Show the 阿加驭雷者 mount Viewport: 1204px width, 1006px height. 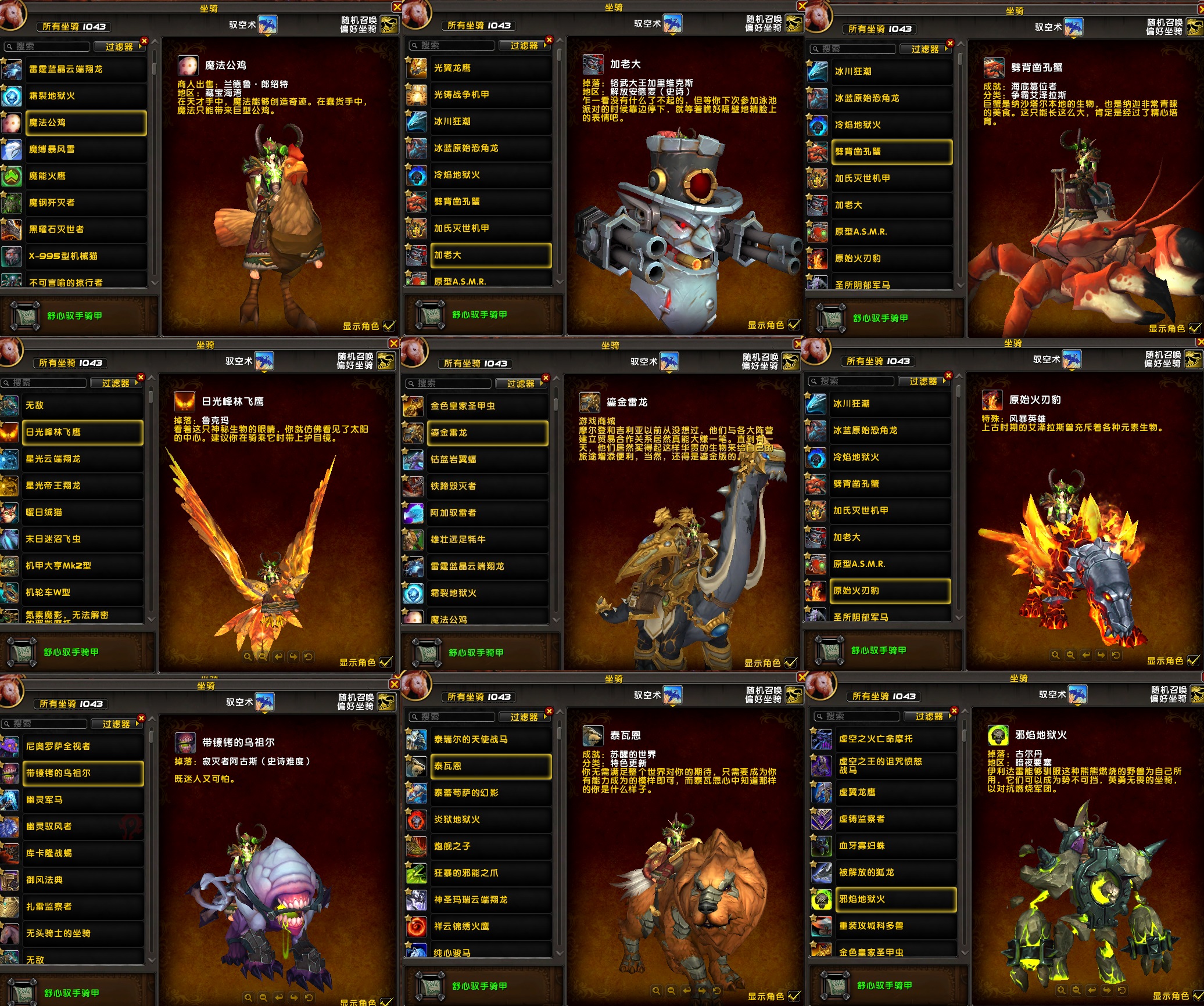[487, 513]
